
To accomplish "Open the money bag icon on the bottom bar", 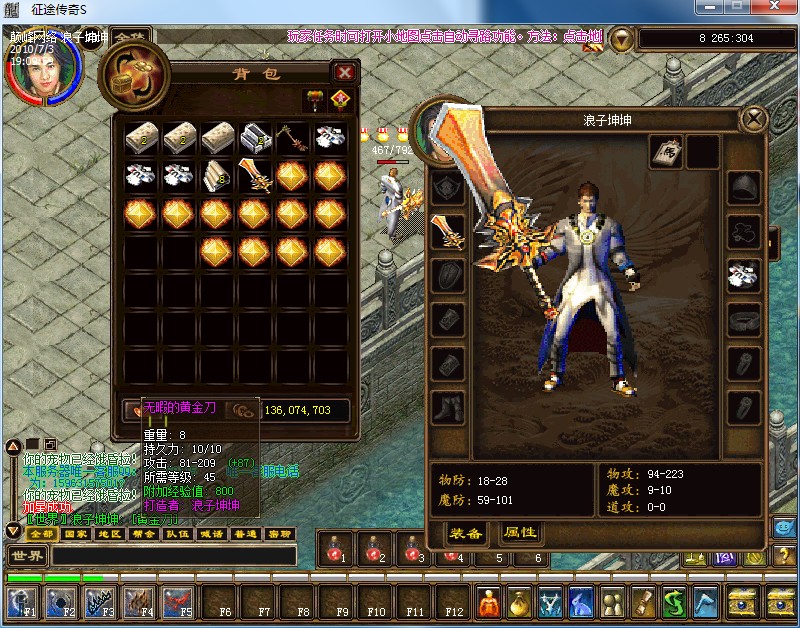I will point(519,602).
